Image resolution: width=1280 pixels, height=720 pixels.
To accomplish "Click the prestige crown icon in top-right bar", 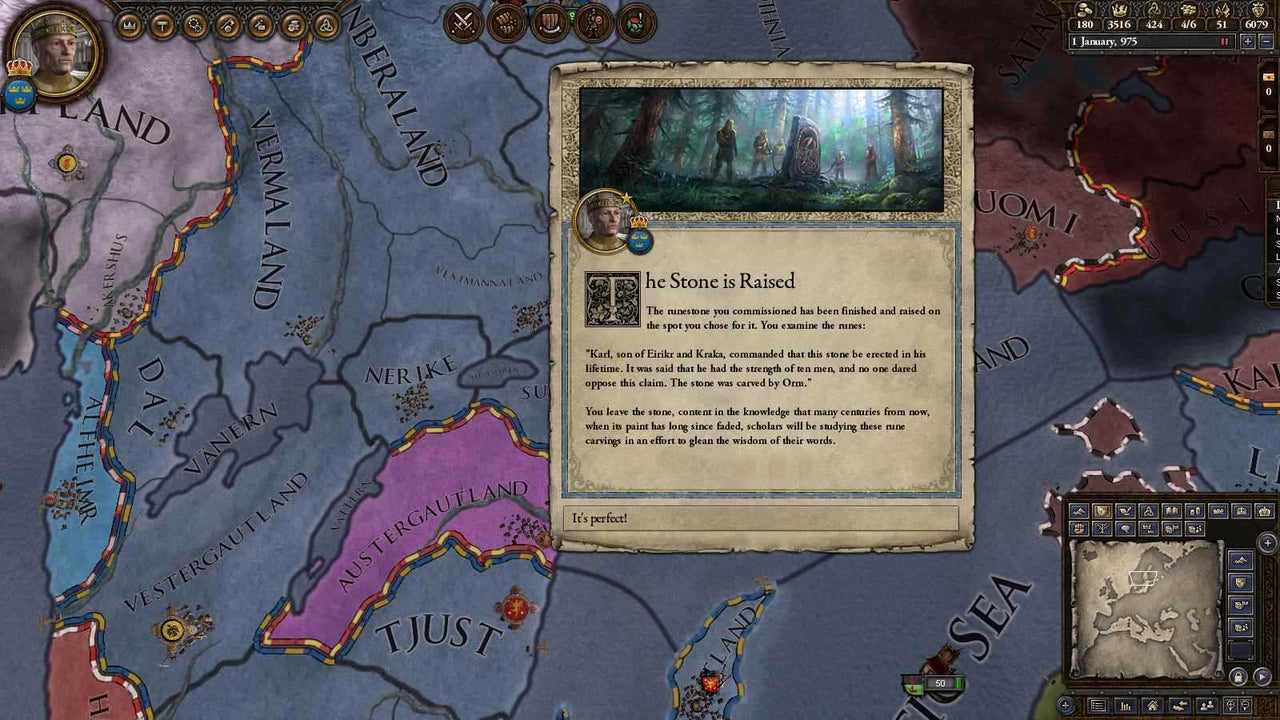I will pos(1119,10).
